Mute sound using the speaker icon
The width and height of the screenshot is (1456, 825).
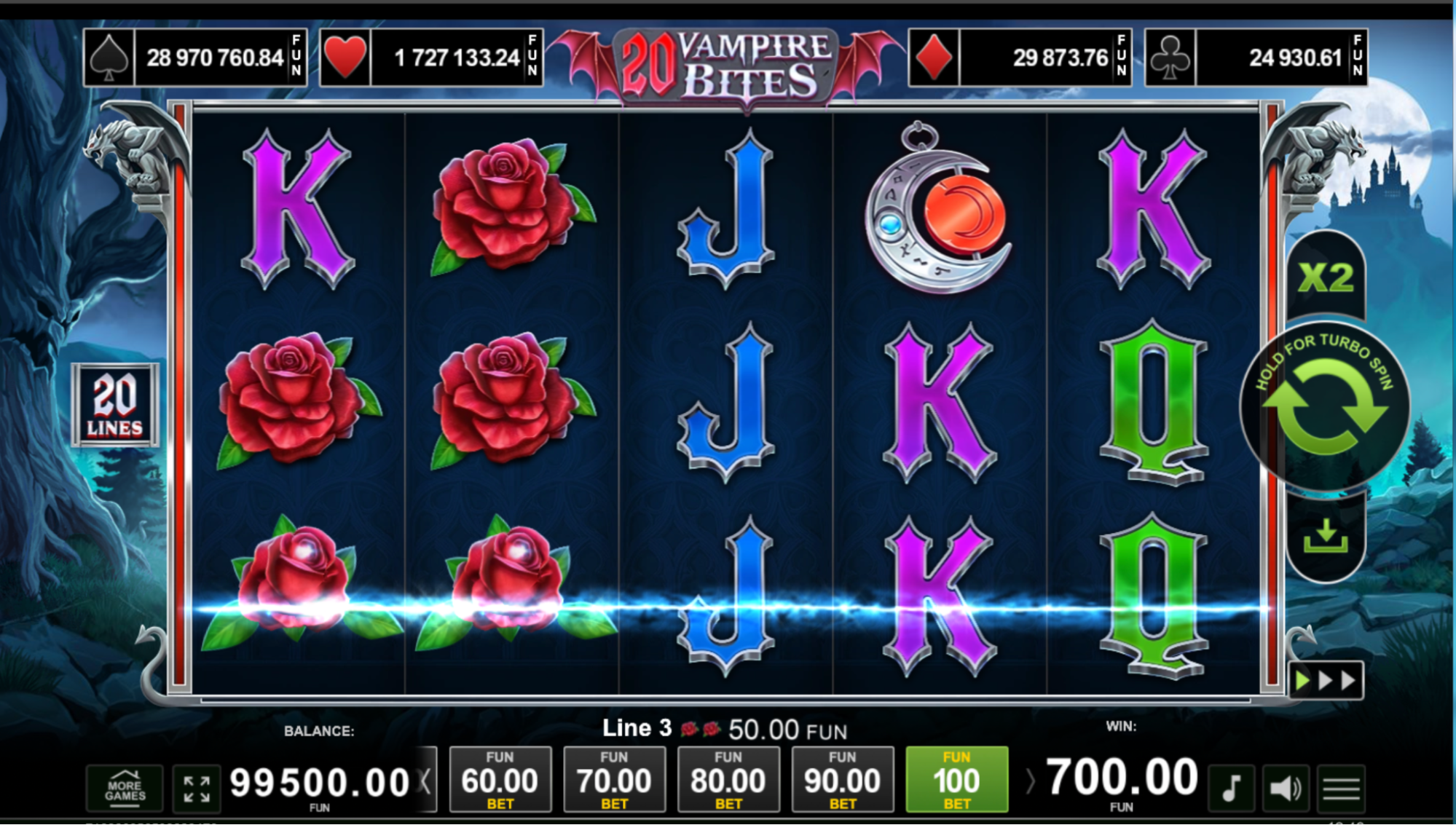coord(1286,788)
